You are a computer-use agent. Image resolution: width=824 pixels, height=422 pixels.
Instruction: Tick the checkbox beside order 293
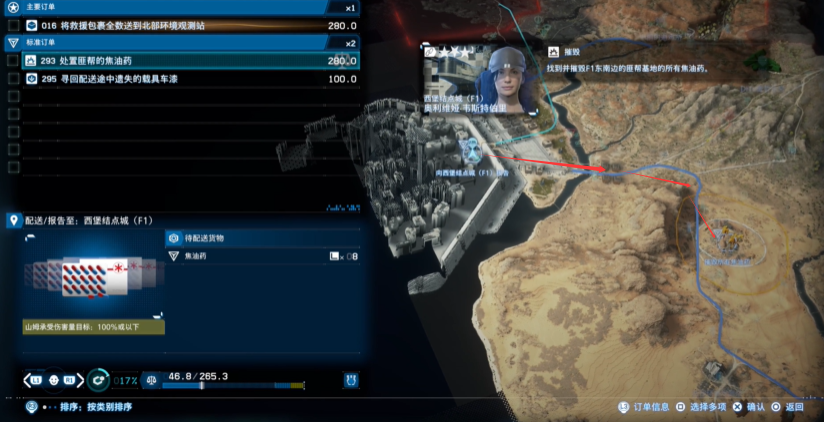[x=12, y=61]
